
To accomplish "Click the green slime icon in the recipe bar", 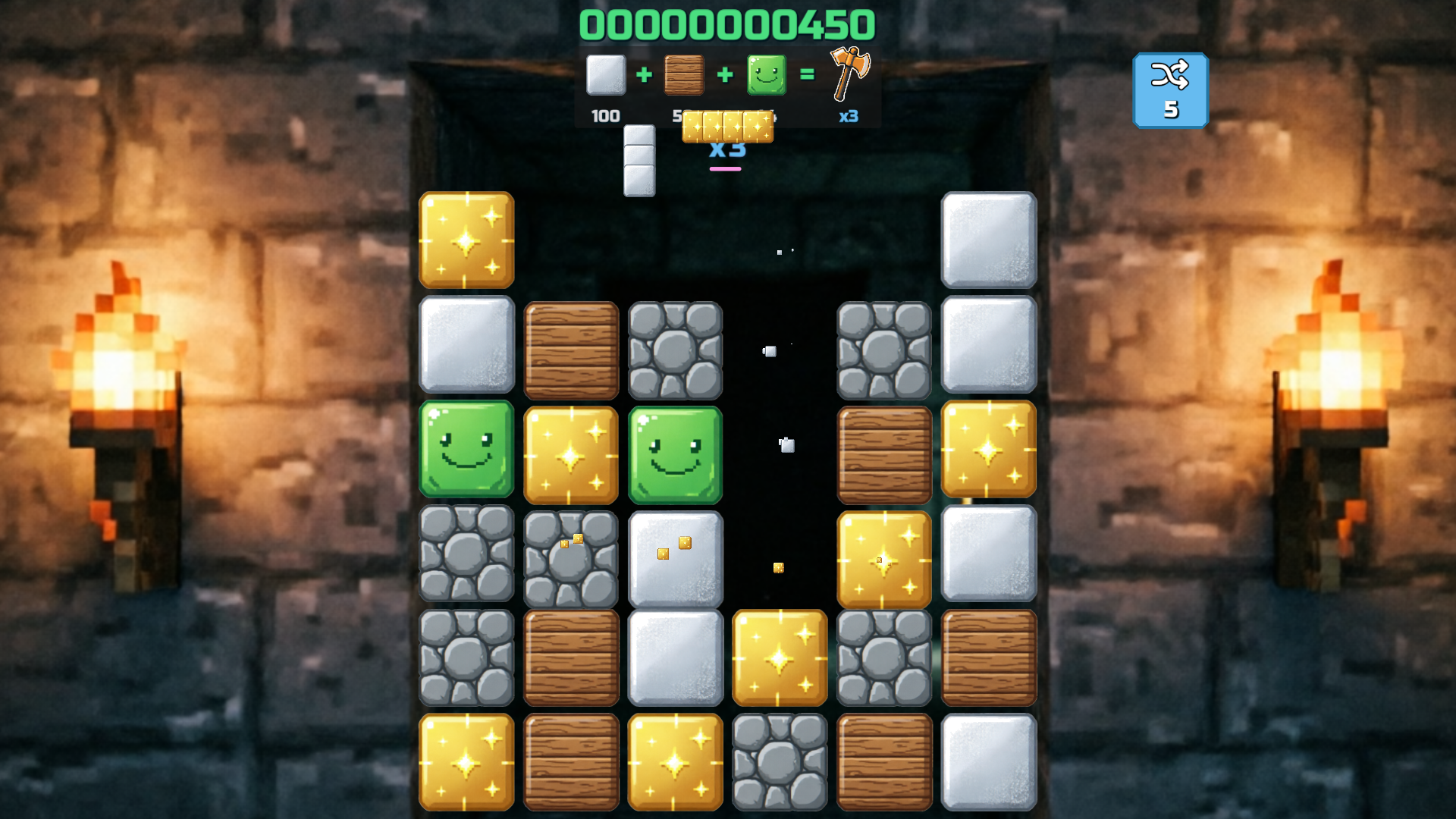I will tap(766, 76).
